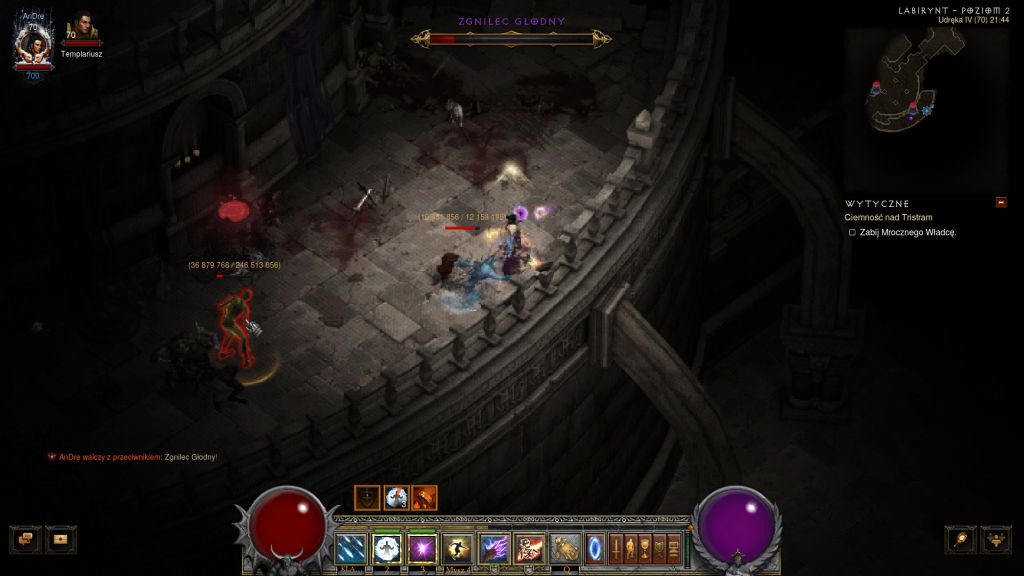1024x576 pixels.
Task: Use the glowing white figure skill
Action: point(386,548)
